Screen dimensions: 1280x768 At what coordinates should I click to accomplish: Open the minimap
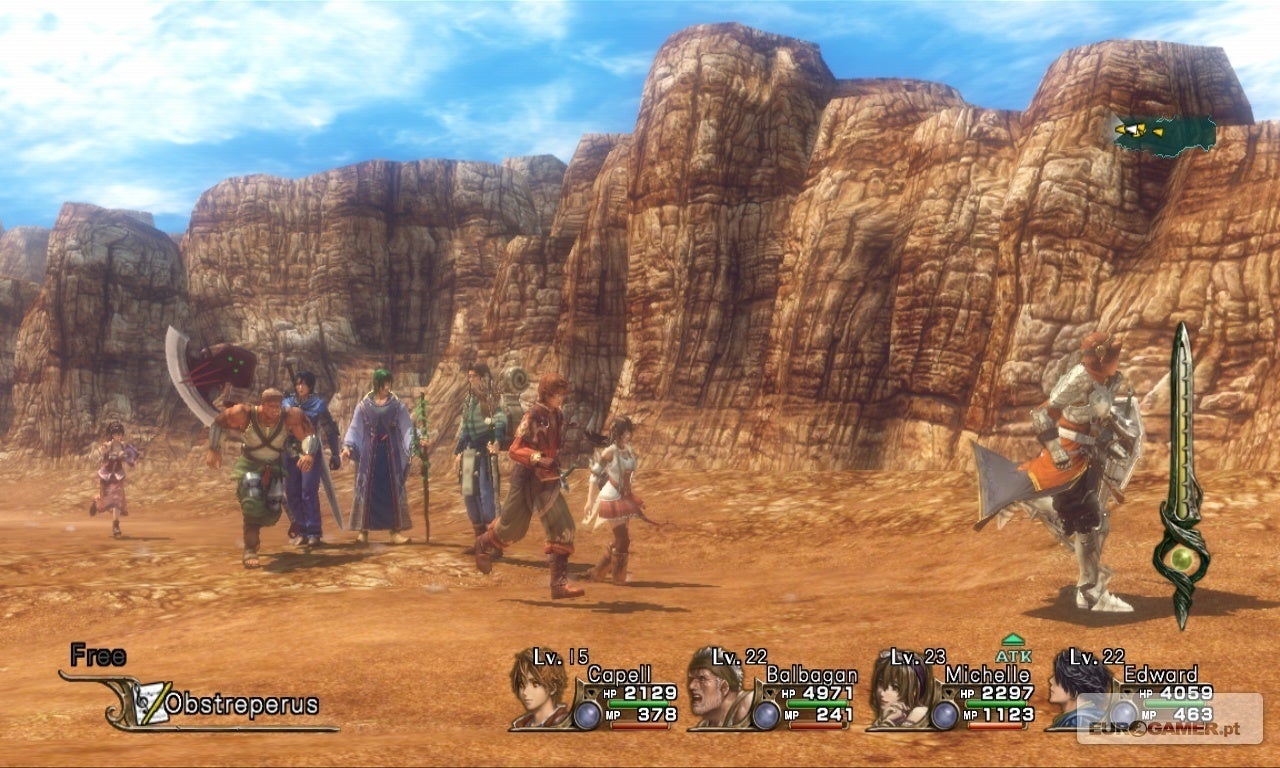(x=1164, y=133)
